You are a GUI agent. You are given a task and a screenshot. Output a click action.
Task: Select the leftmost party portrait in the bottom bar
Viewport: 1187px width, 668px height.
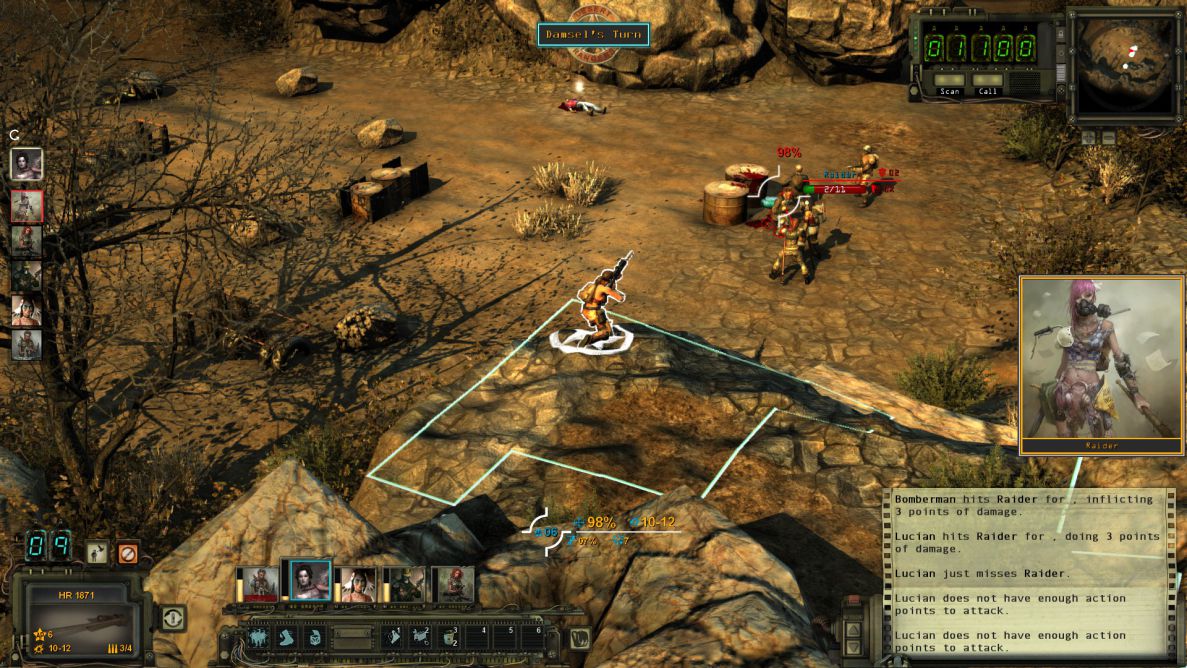(x=257, y=585)
